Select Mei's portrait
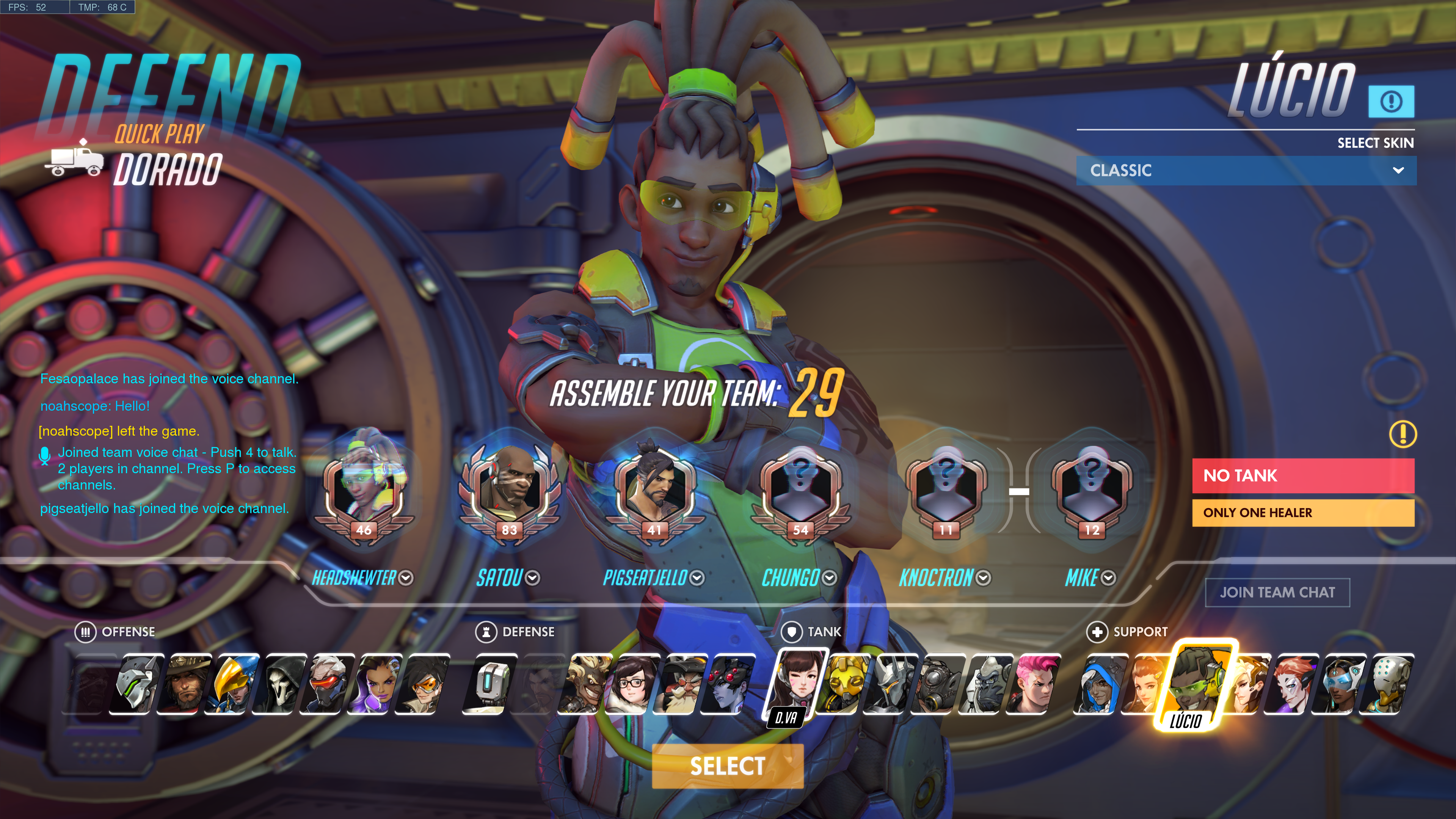The image size is (1456, 819). (x=632, y=684)
